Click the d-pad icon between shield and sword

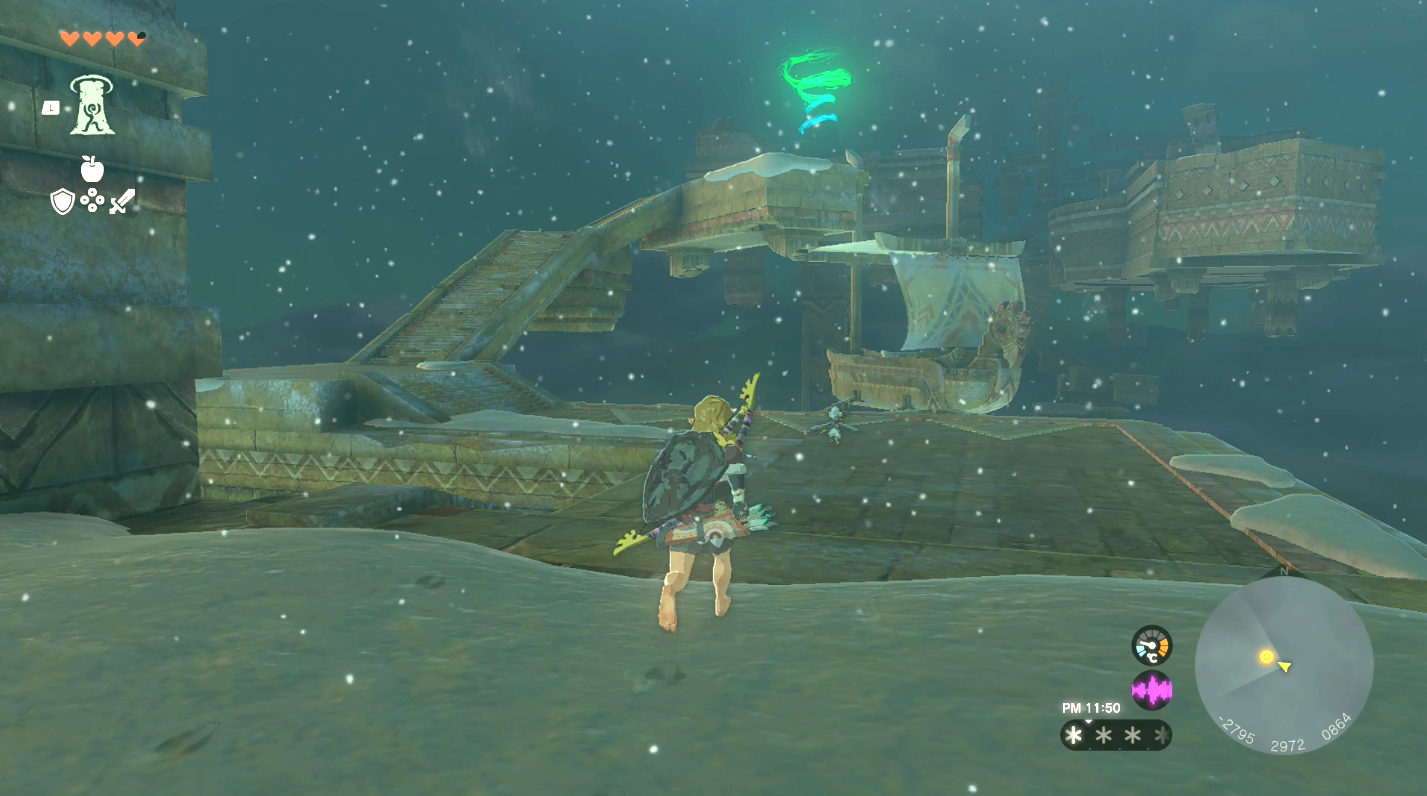coord(92,201)
